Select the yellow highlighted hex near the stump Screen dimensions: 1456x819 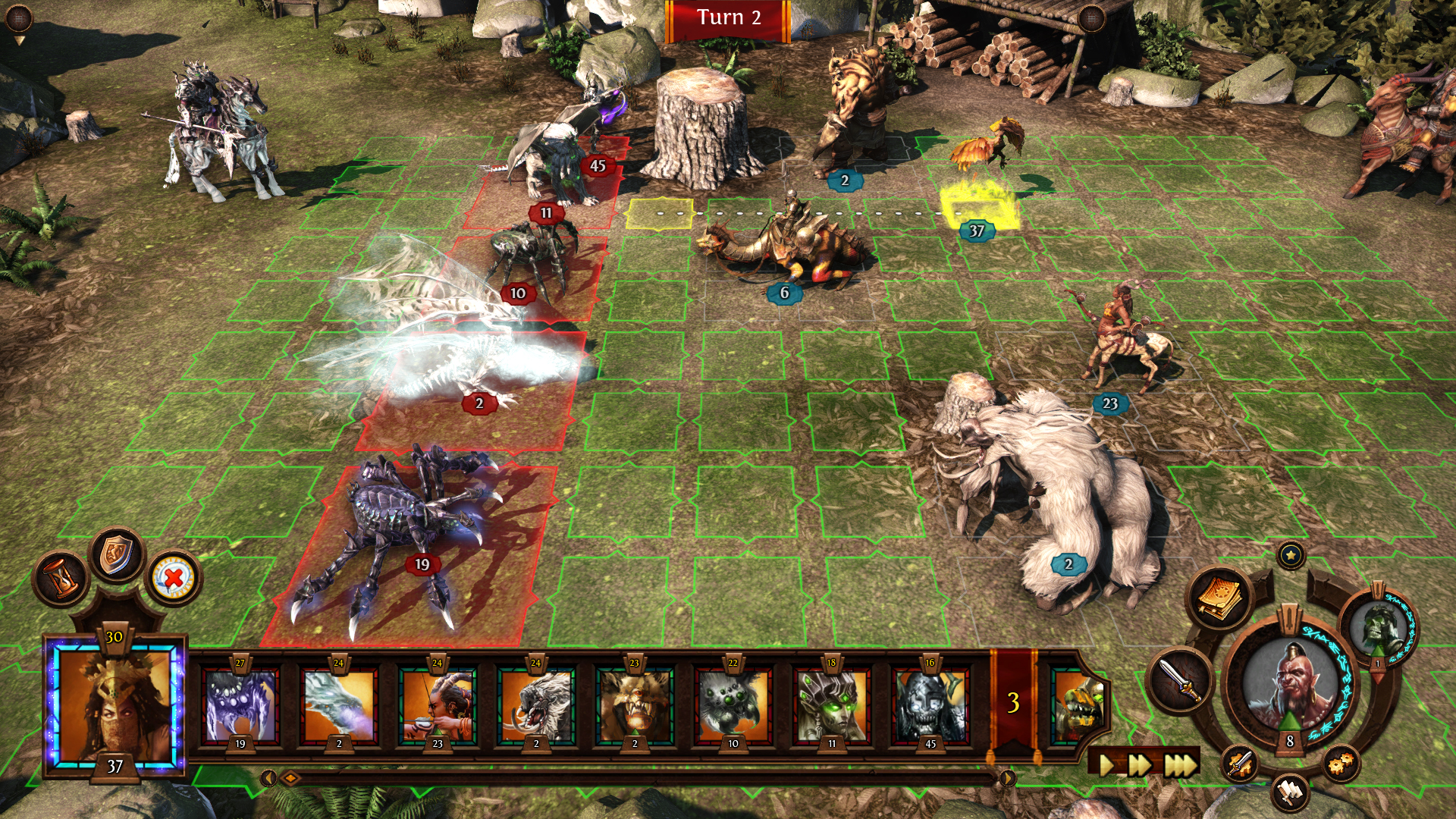pos(660,214)
